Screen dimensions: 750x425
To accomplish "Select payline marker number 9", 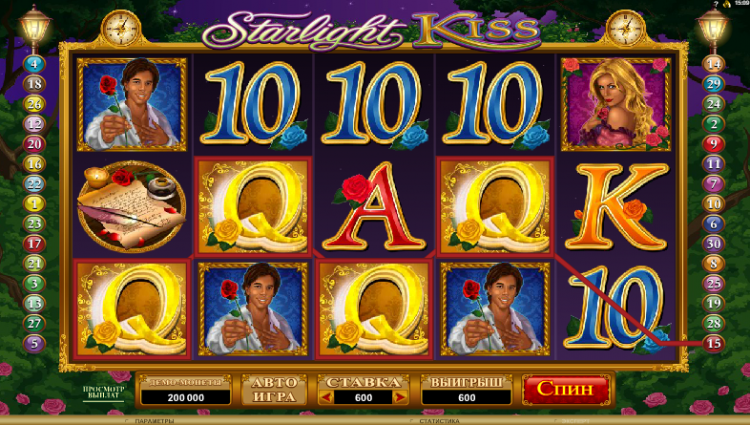I will click(x=714, y=143).
